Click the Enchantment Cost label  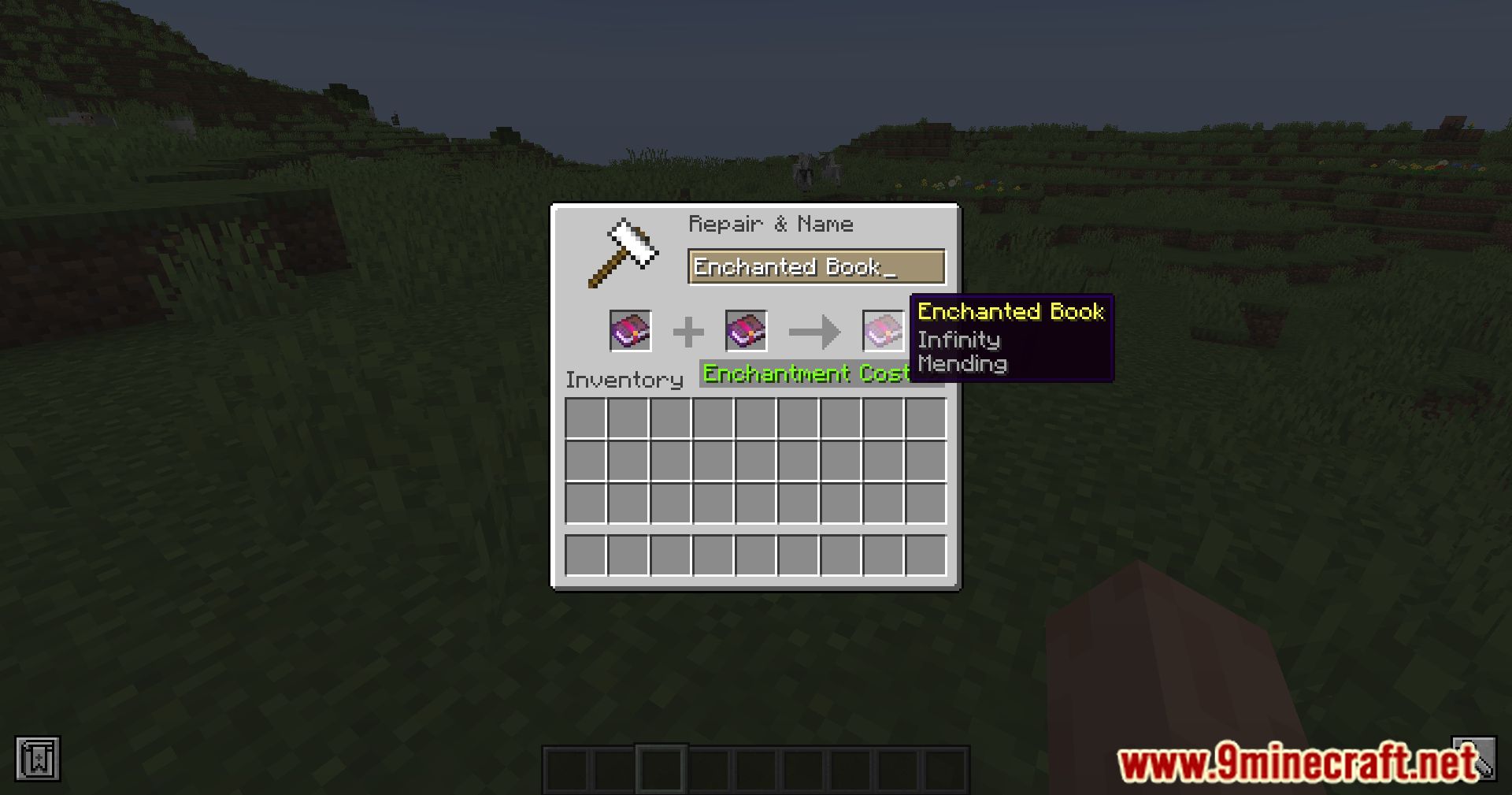coord(807,373)
